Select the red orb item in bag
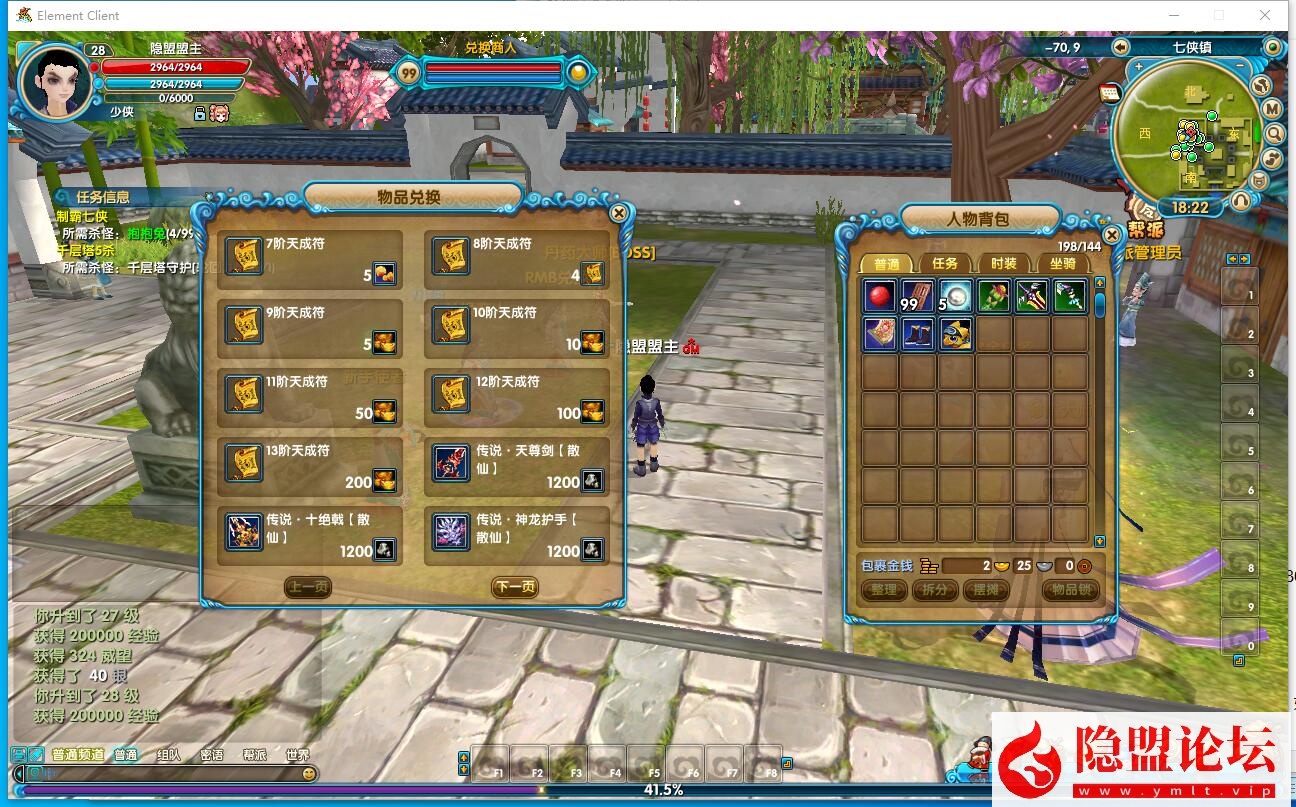Image resolution: width=1296 pixels, height=807 pixels. (880, 296)
